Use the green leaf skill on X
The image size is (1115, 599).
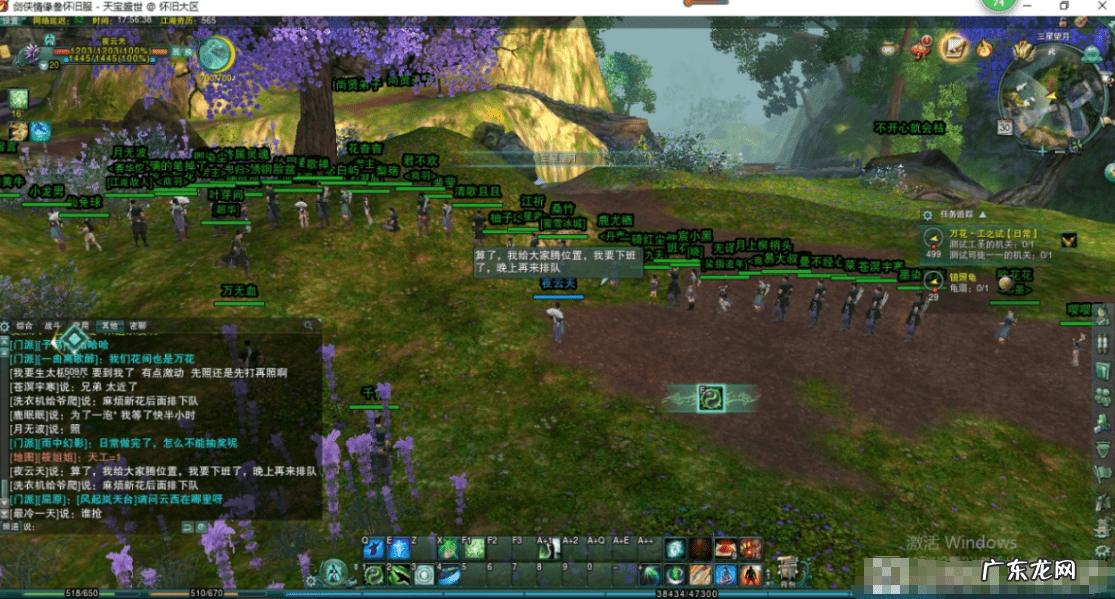449,548
